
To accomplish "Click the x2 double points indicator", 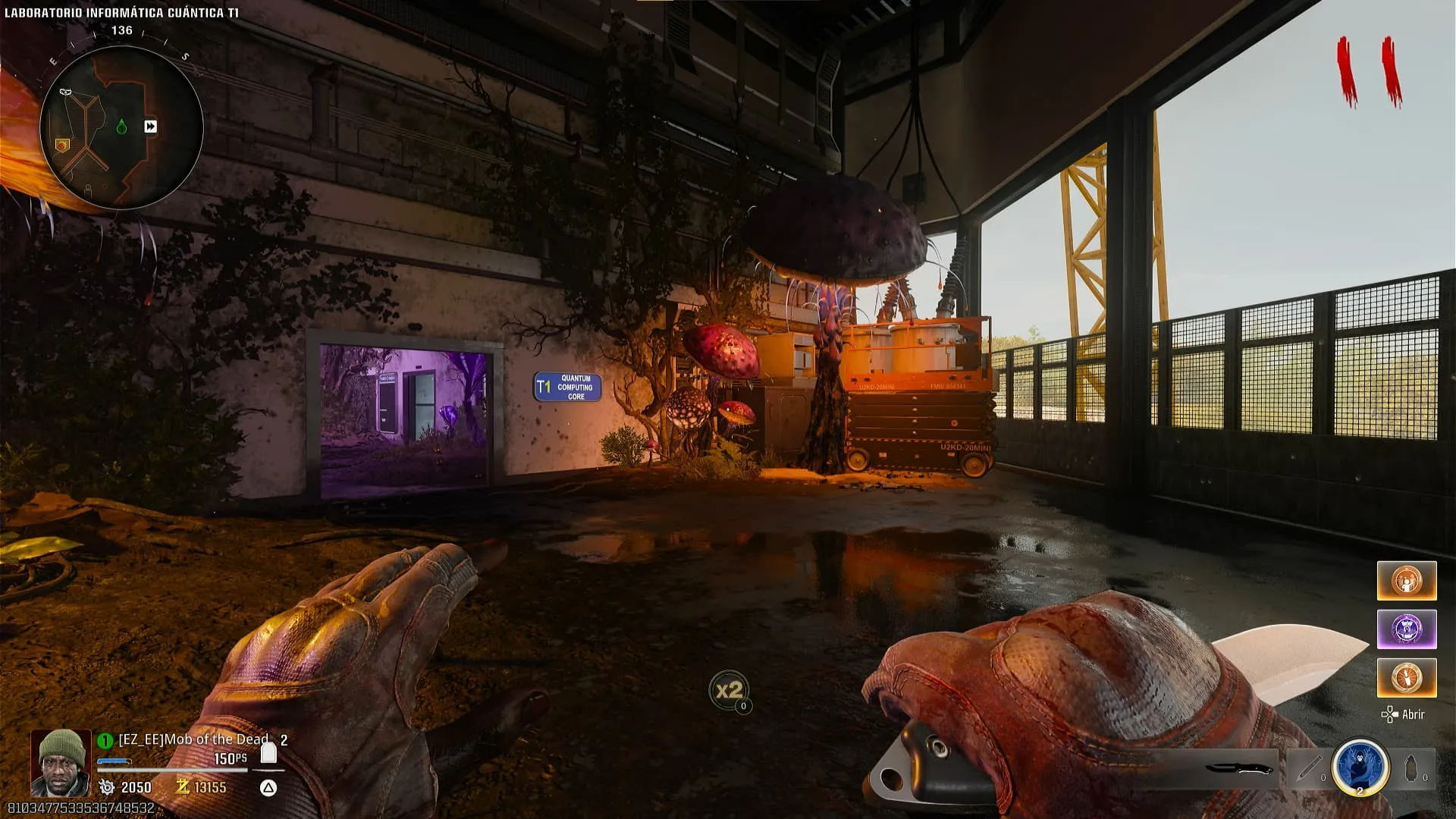I will click(x=729, y=690).
